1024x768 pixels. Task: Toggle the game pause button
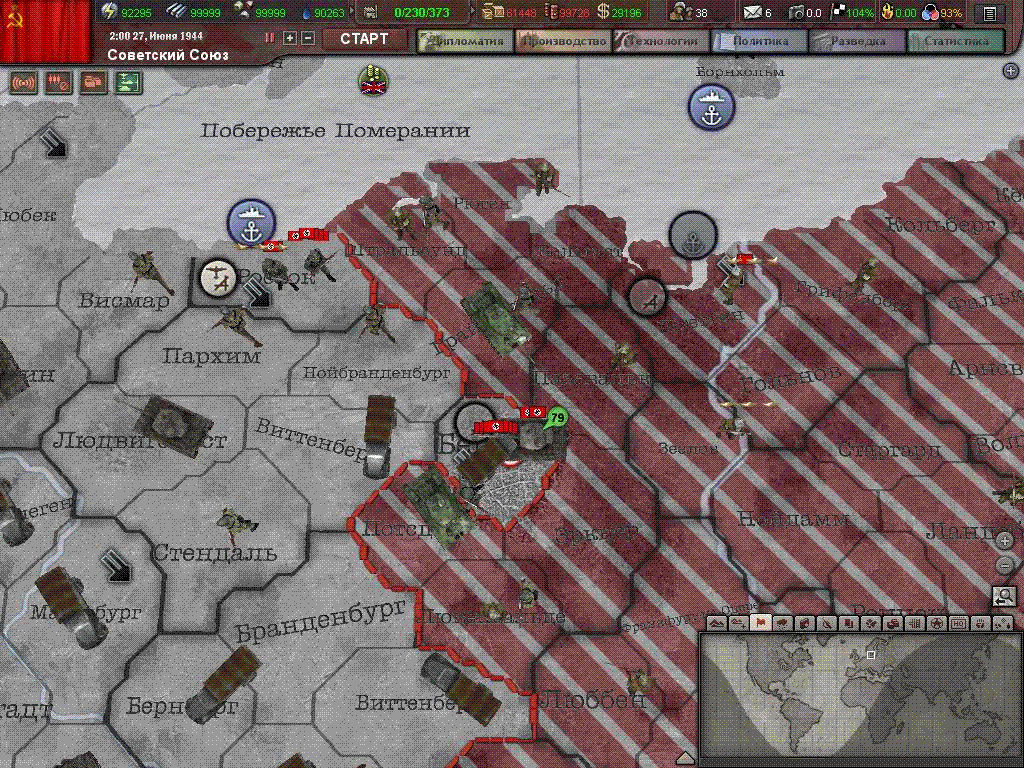point(270,38)
